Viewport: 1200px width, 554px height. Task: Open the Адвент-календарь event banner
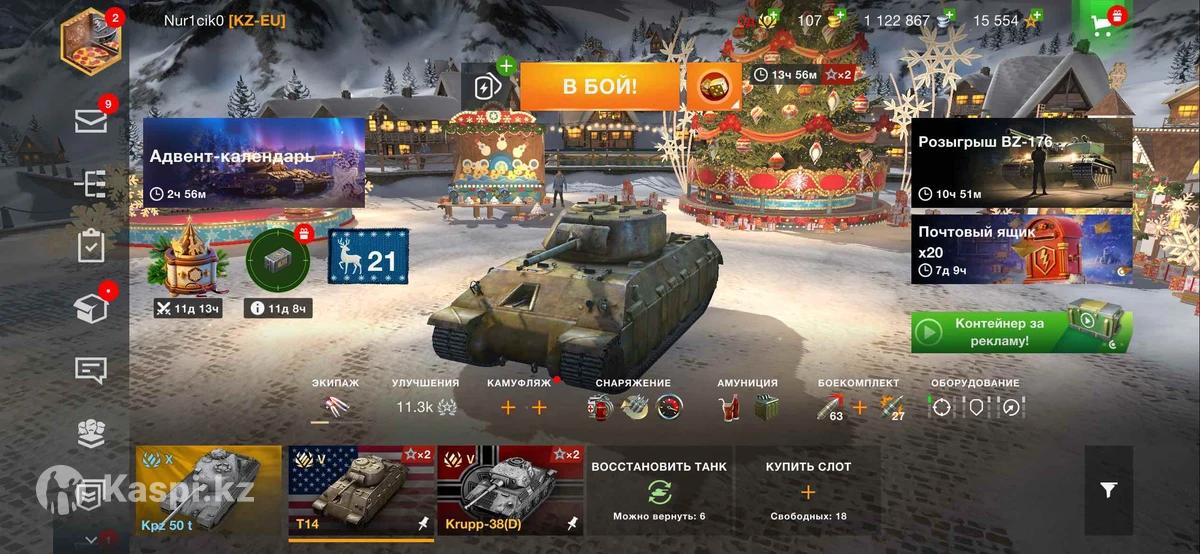pos(254,162)
